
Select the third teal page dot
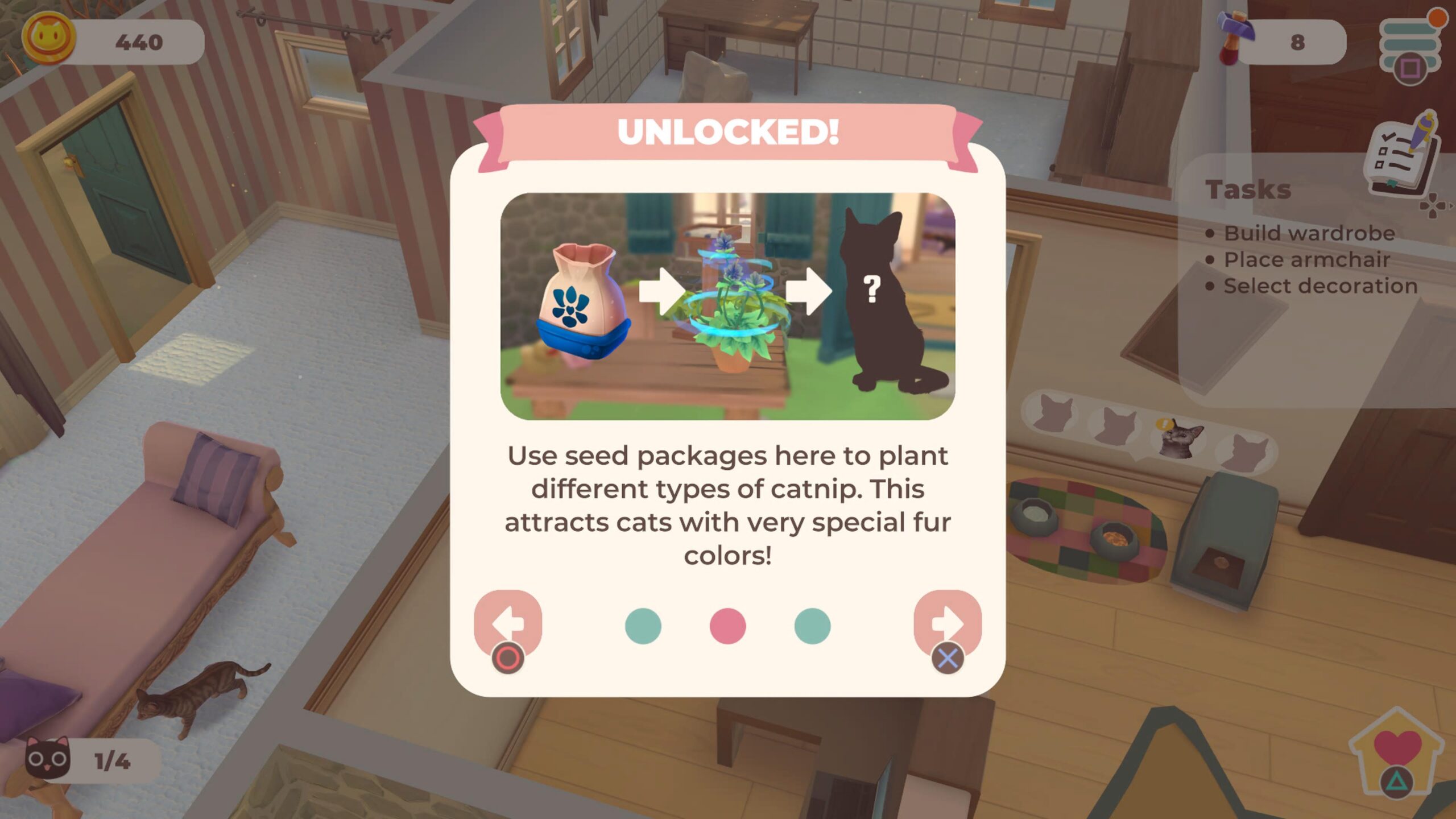point(812,626)
